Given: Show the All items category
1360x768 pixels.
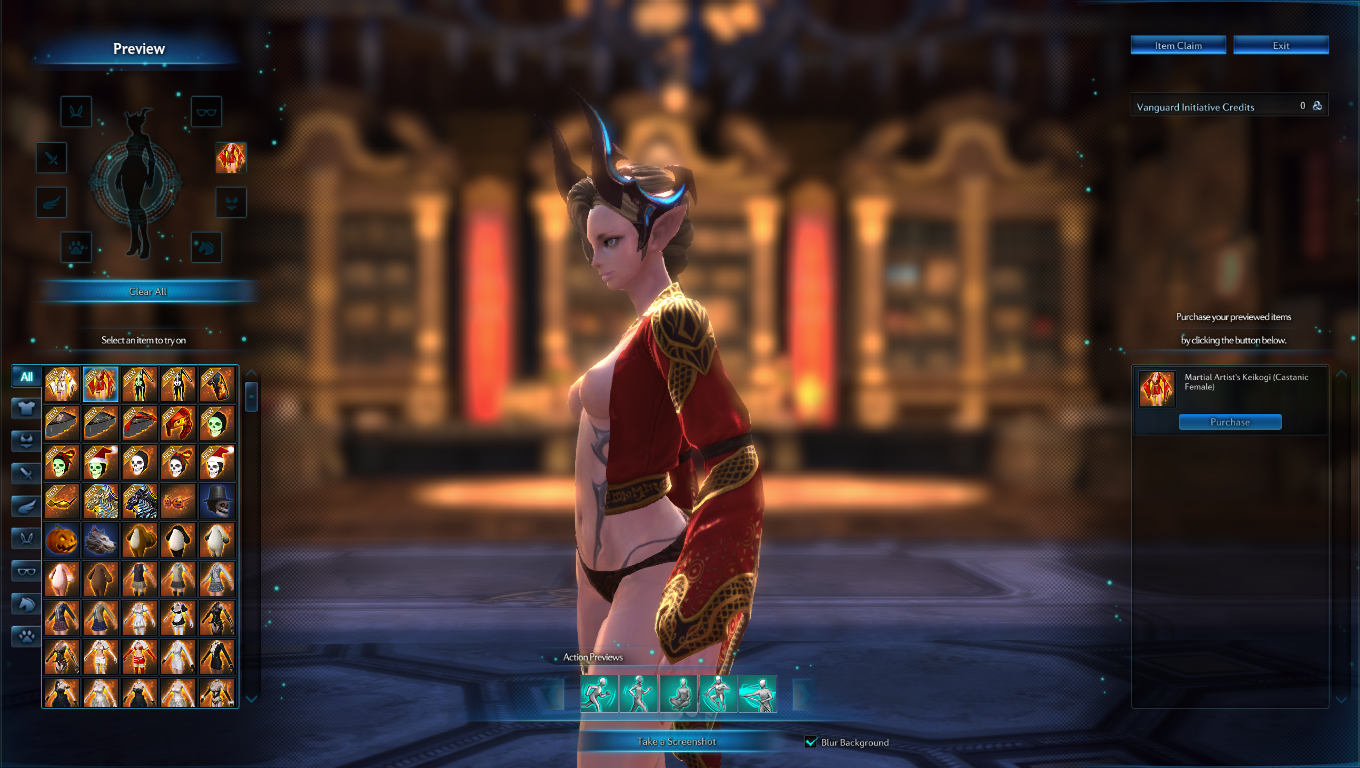Looking at the screenshot, I should coord(26,377).
